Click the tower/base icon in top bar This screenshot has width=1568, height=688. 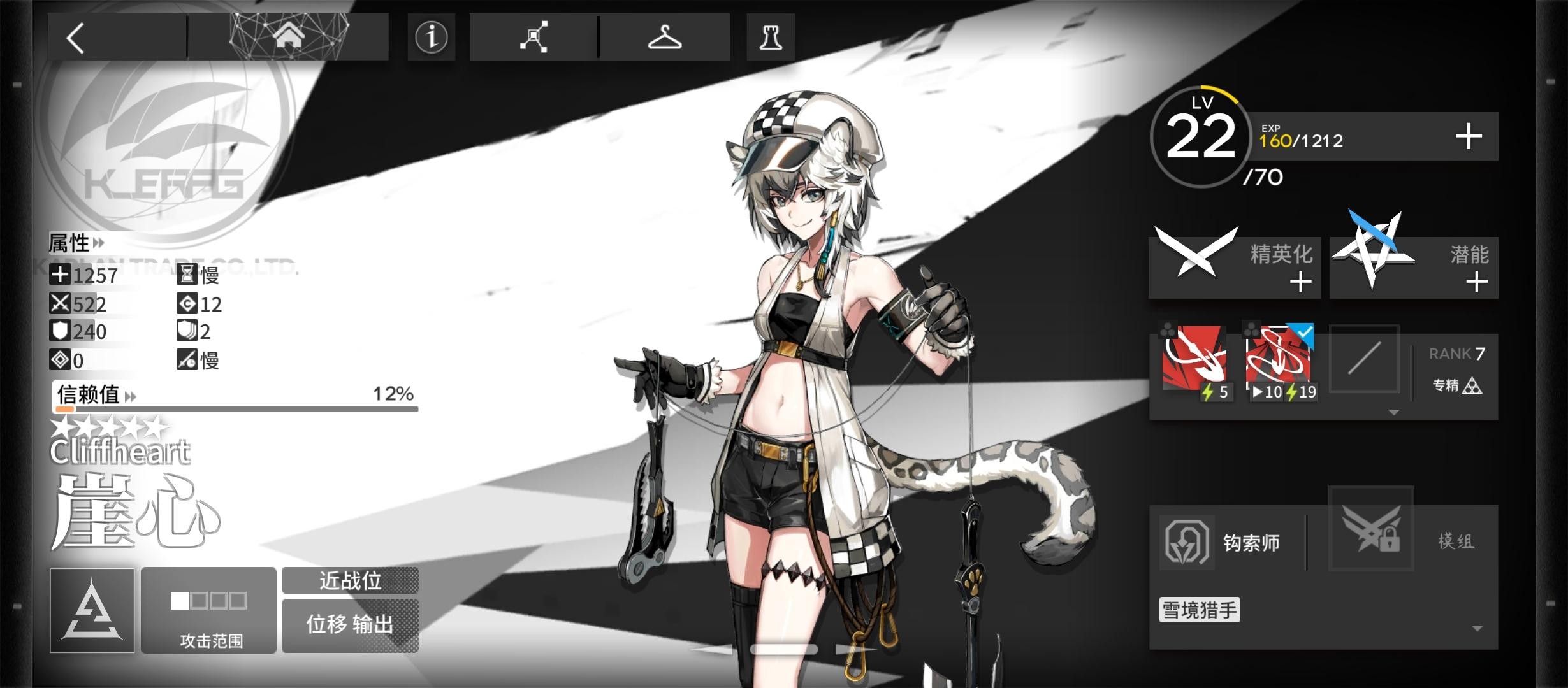click(x=770, y=37)
